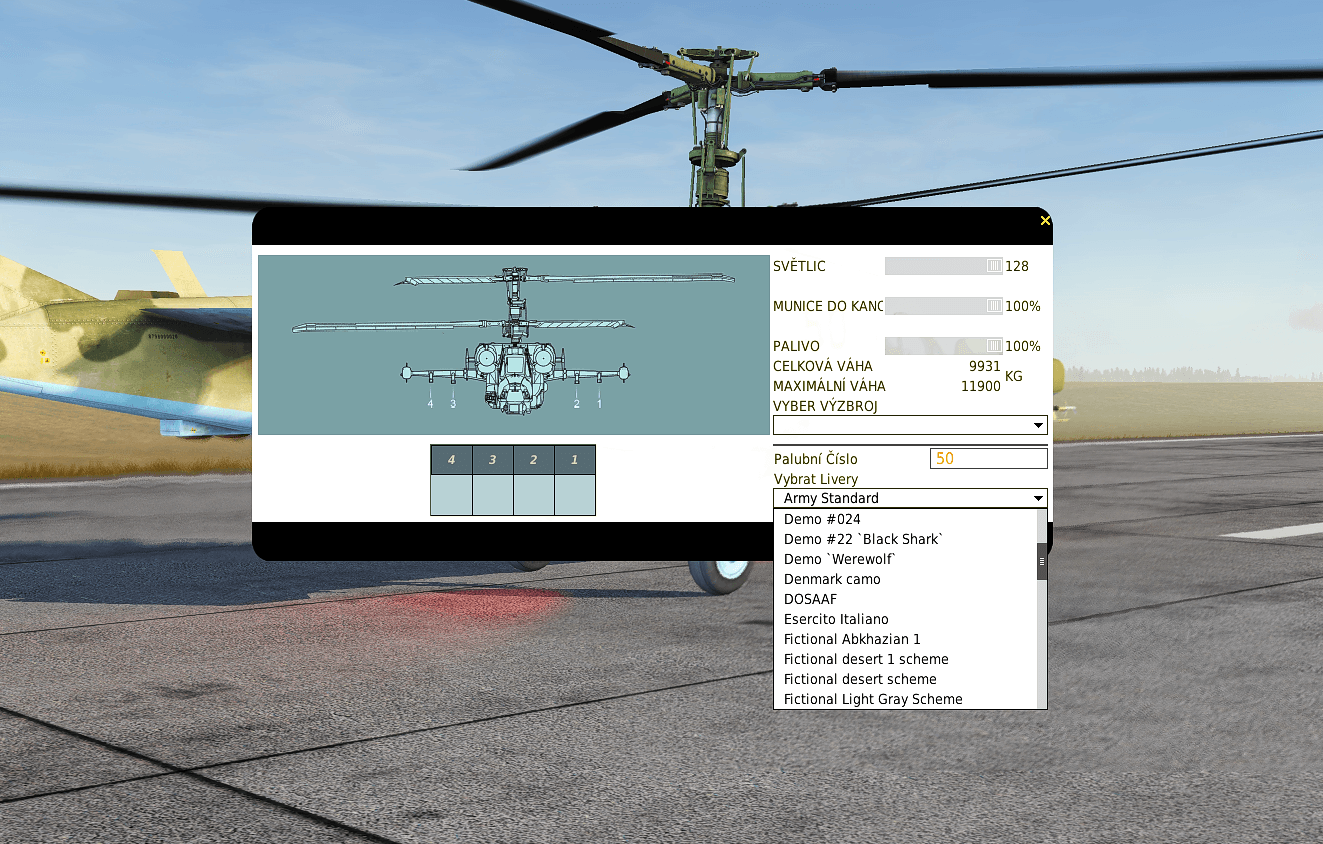Click the livery list scrollbar thumb
1323x844 pixels.
[x=1042, y=563]
